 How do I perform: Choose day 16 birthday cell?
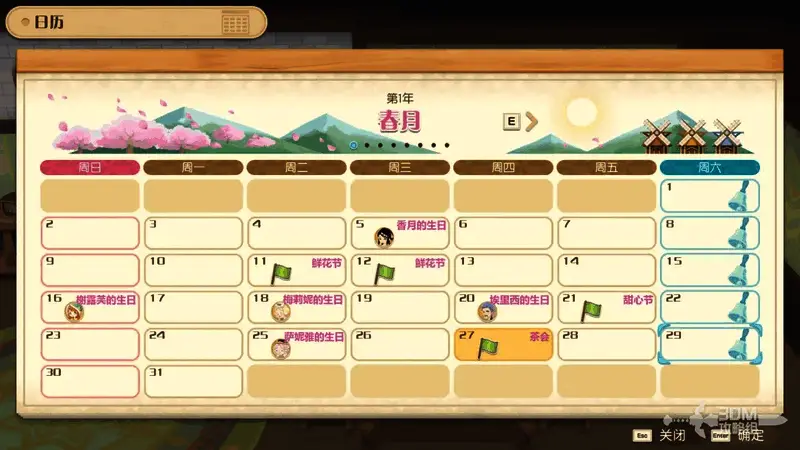[89, 307]
